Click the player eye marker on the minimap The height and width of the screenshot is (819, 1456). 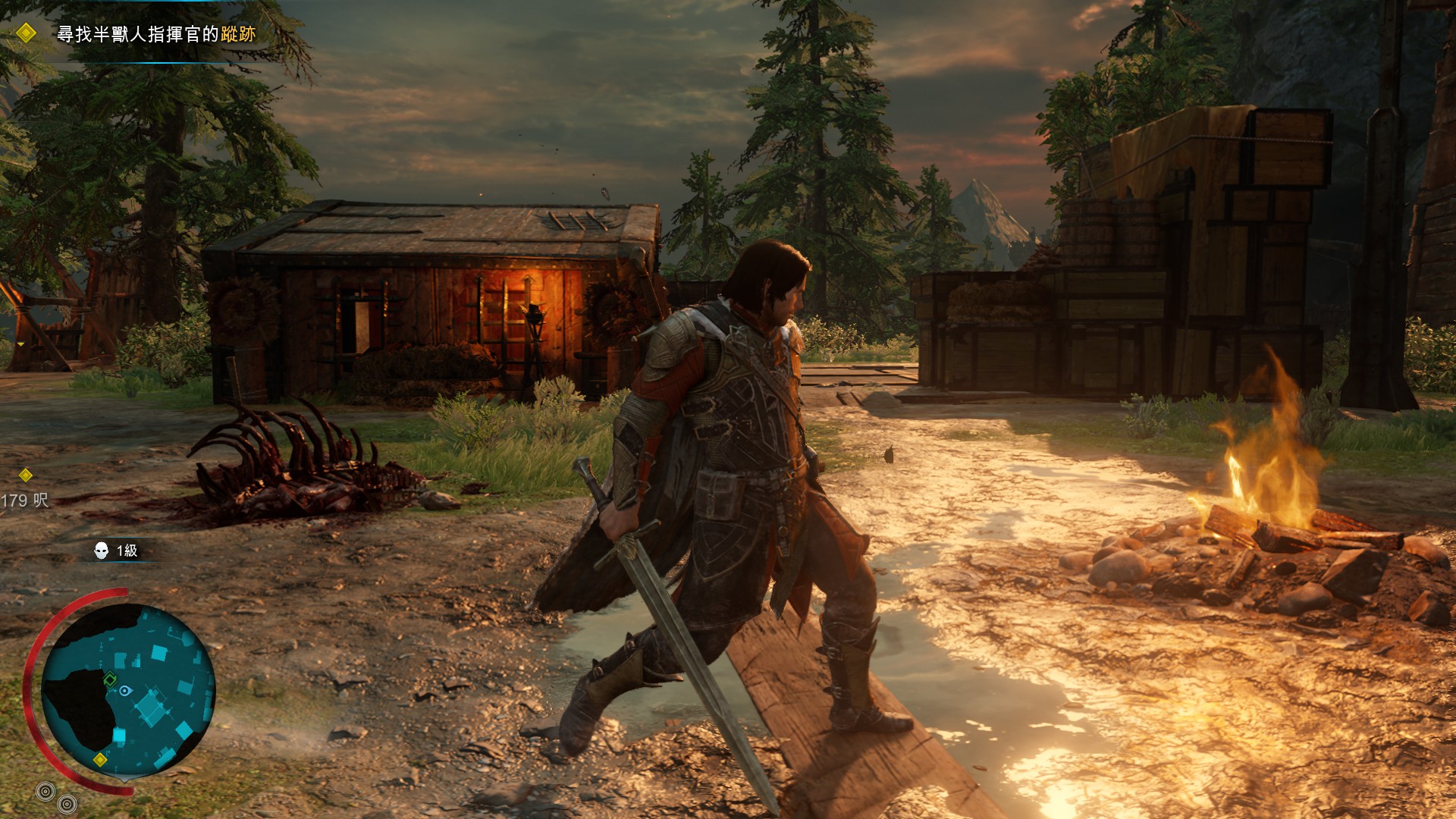point(125,691)
